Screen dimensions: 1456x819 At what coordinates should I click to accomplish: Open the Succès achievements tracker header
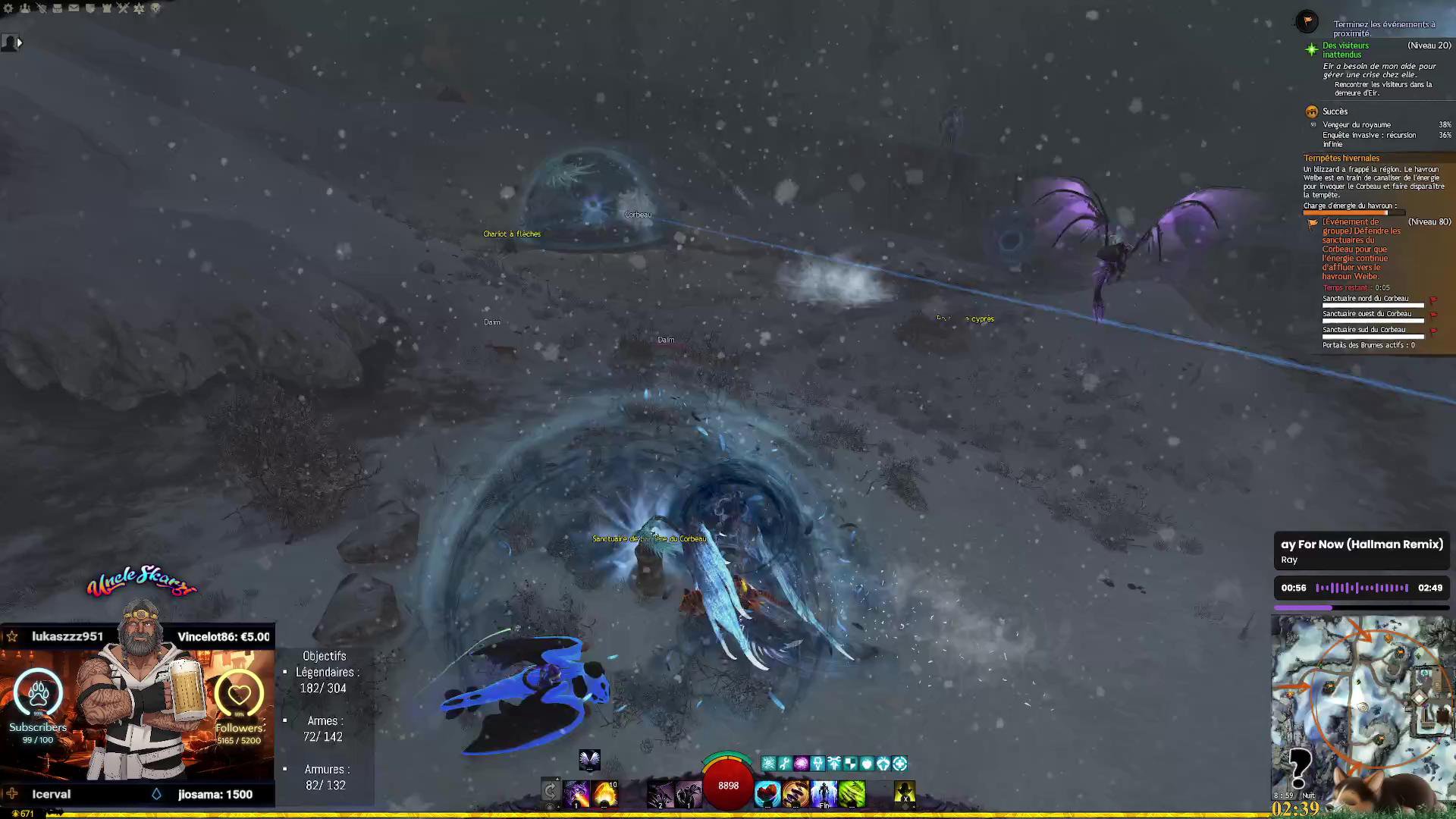(1335, 111)
